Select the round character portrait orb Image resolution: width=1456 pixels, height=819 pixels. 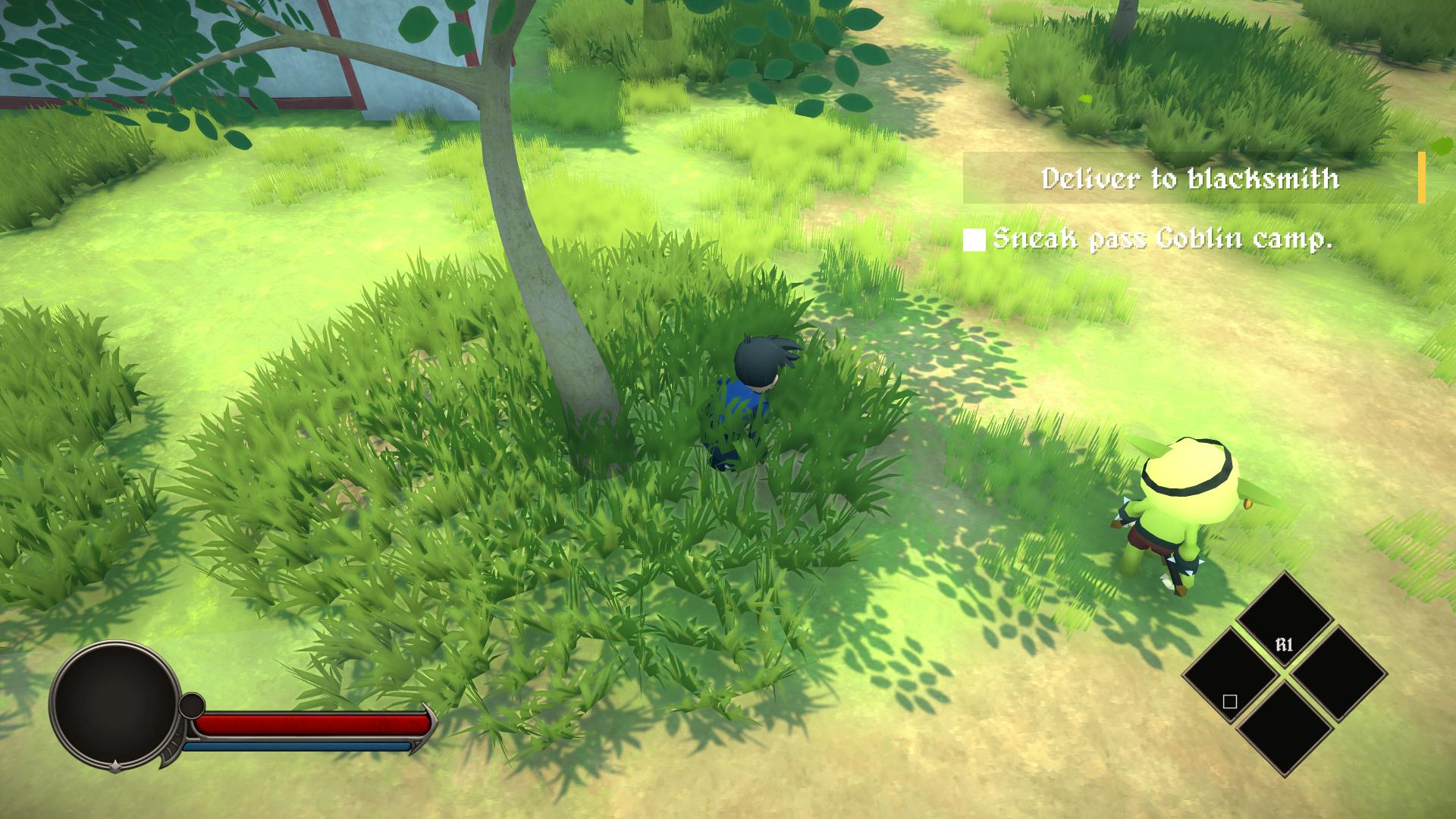coord(115,702)
